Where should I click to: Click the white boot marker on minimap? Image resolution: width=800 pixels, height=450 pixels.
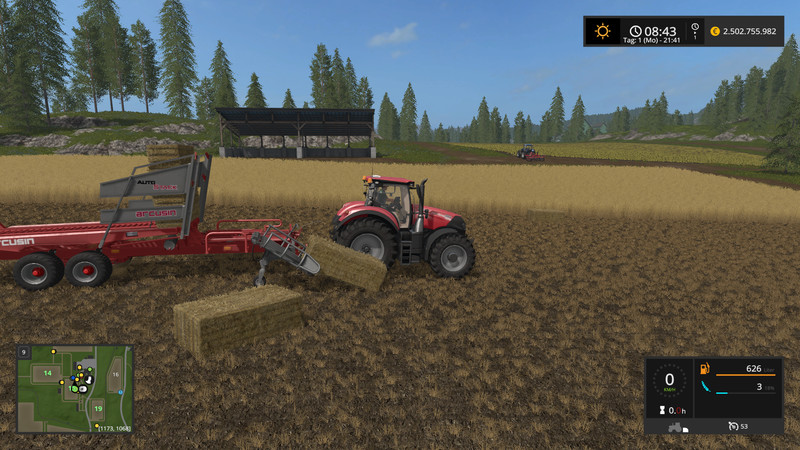(x=88, y=381)
